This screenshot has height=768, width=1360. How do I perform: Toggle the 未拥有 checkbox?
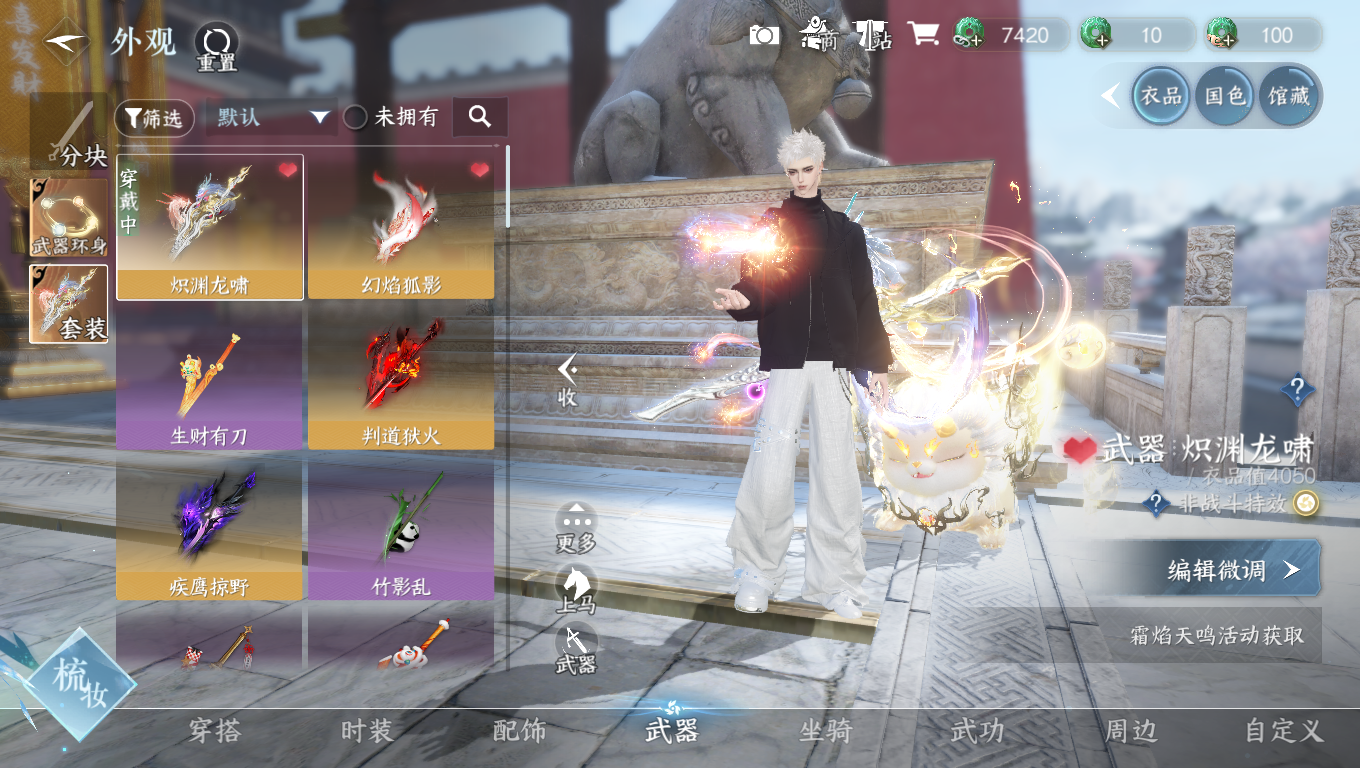(x=356, y=117)
